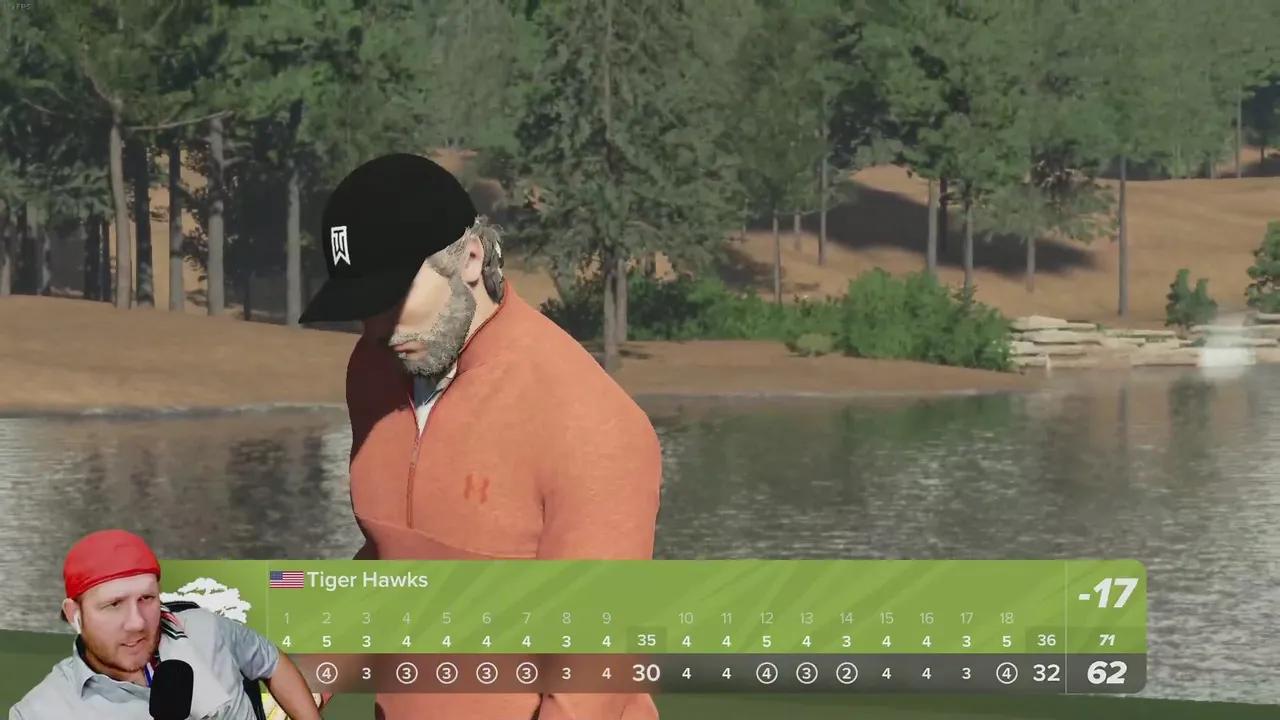The width and height of the screenshot is (1280, 720).
Task: Select the circled eagle 2 on hole 14
Action: 846,673
